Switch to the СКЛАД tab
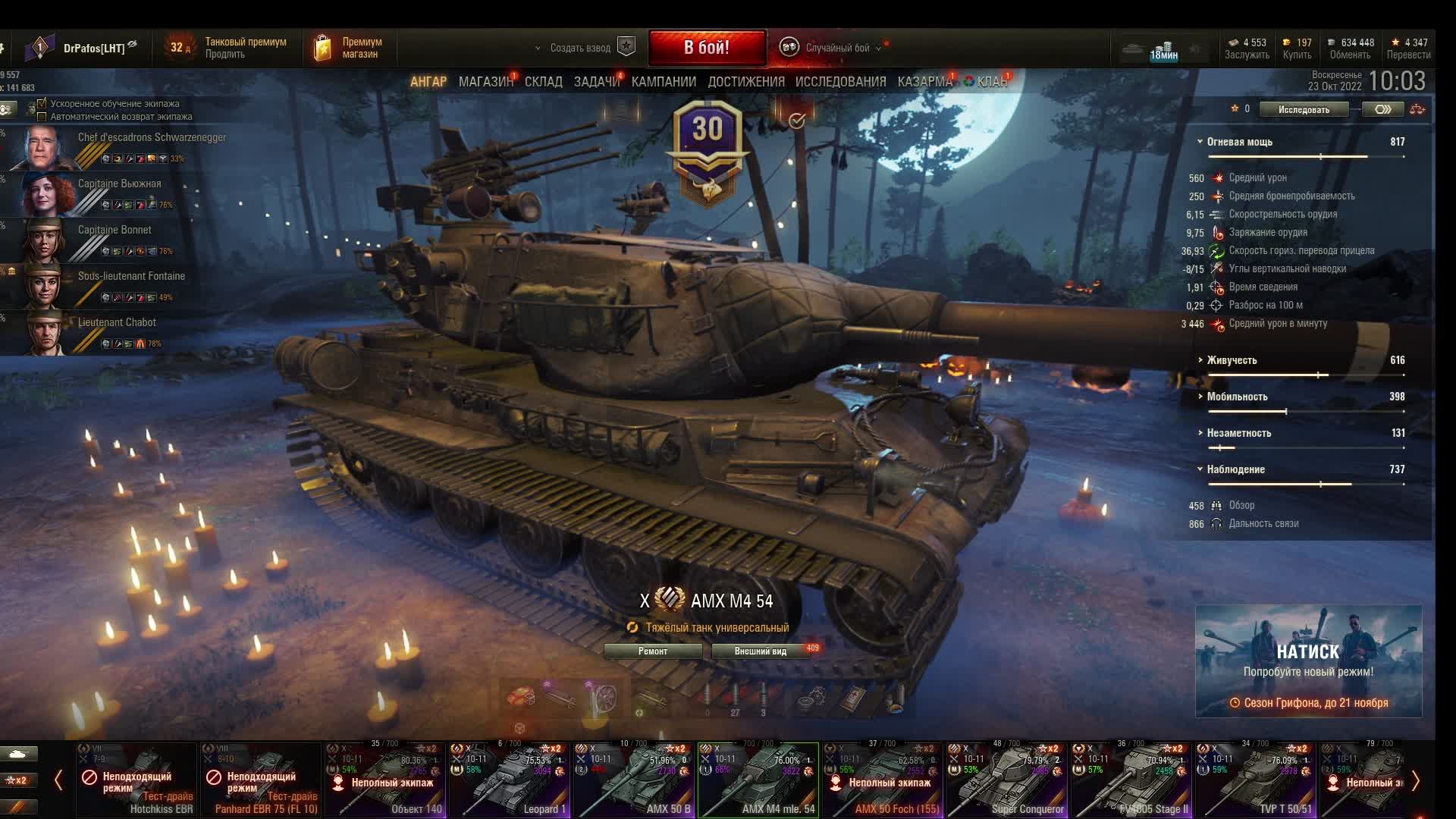1456x819 pixels. [543, 82]
